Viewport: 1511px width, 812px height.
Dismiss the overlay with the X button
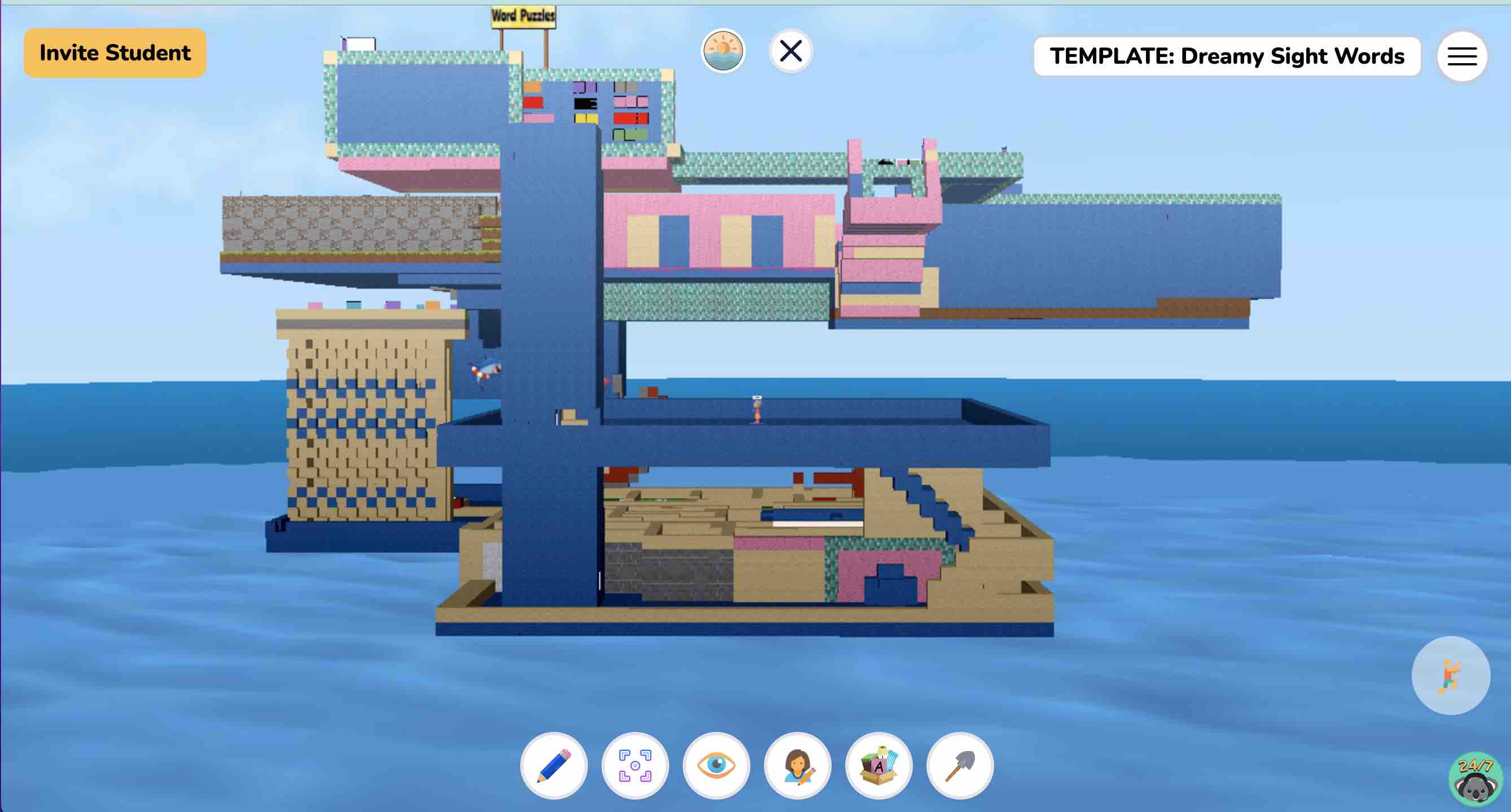(x=789, y=50)
